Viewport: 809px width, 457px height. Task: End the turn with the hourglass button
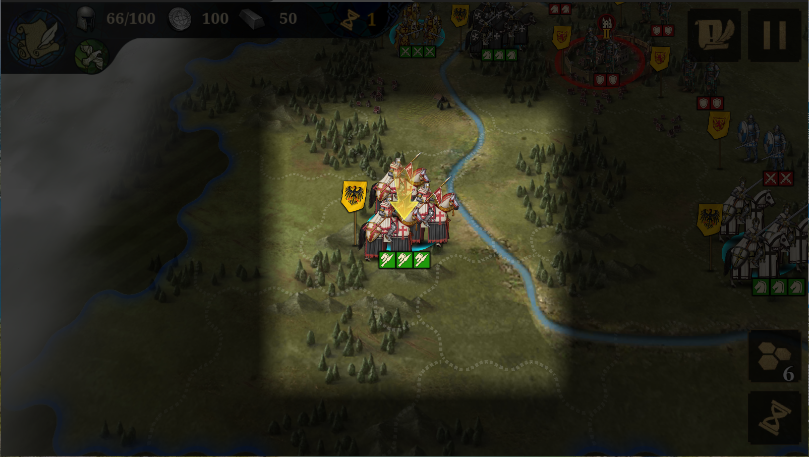tap(774, 418)
